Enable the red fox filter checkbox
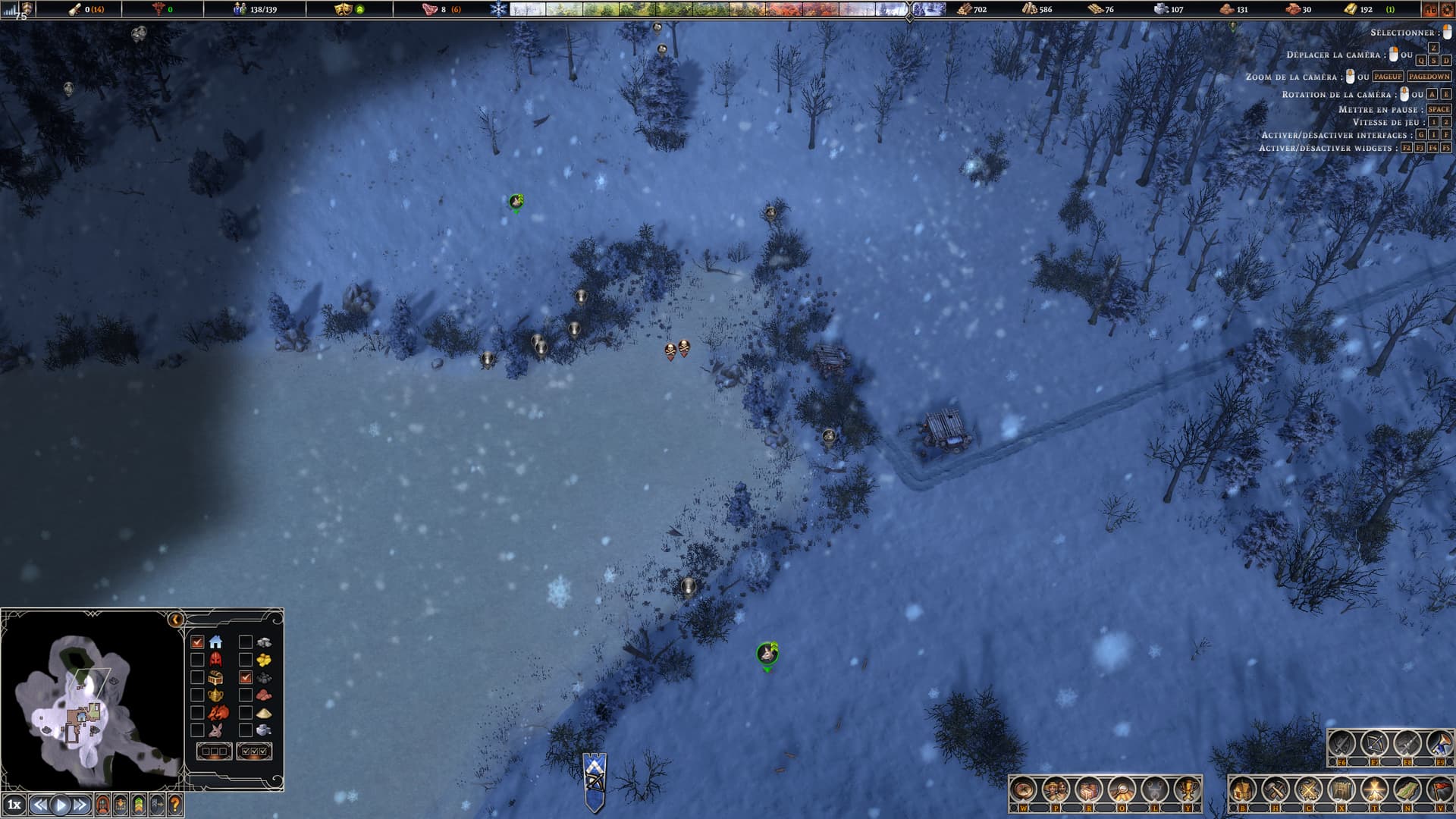 point(197,713)
